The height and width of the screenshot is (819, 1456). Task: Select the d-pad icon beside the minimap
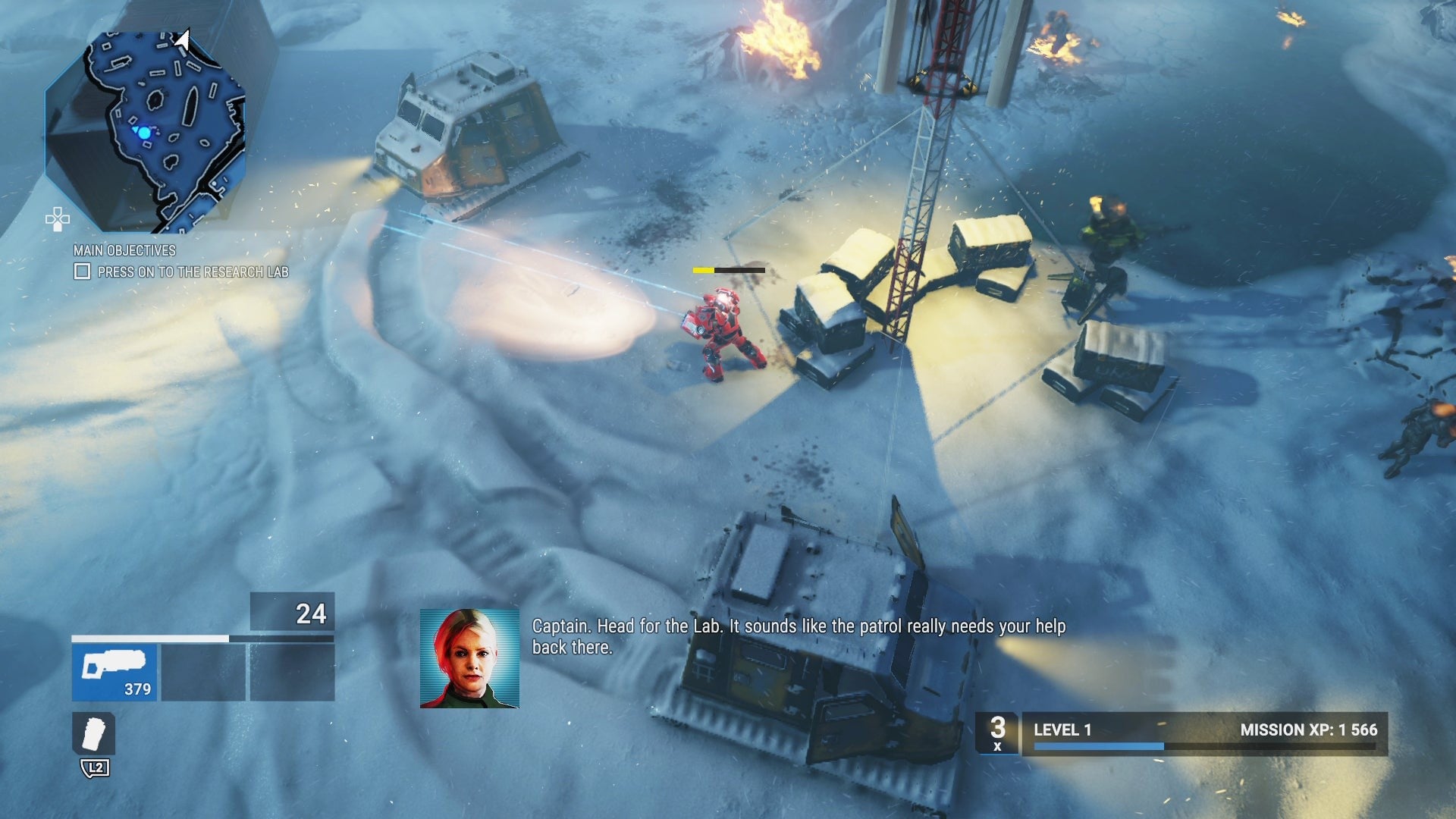click(x=58, y=219)
